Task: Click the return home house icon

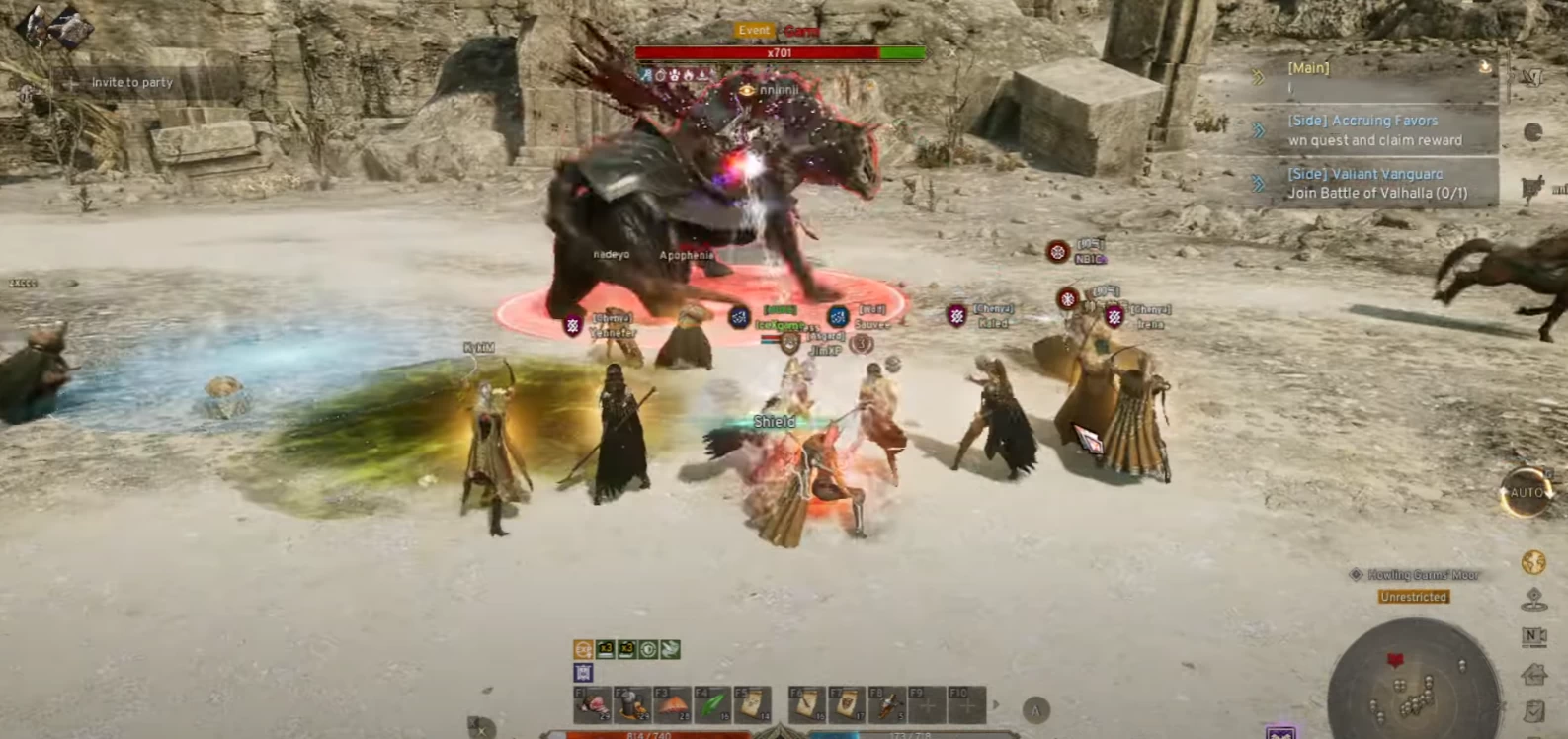Action: click(1533, 675)
